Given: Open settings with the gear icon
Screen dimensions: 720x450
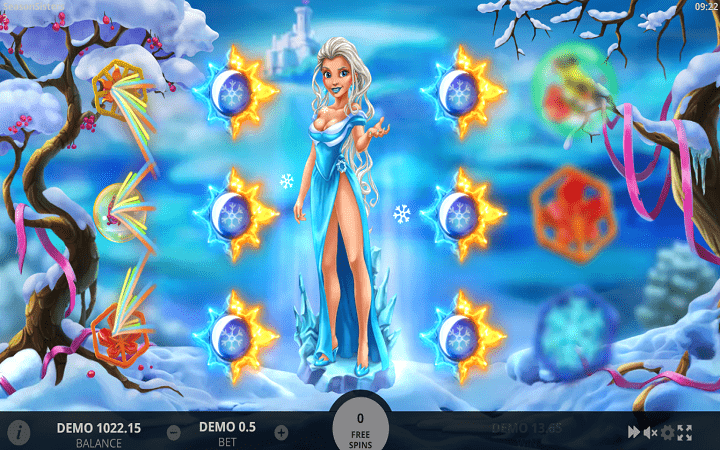Looking at the screenshot, I should (x=668, y=432).
